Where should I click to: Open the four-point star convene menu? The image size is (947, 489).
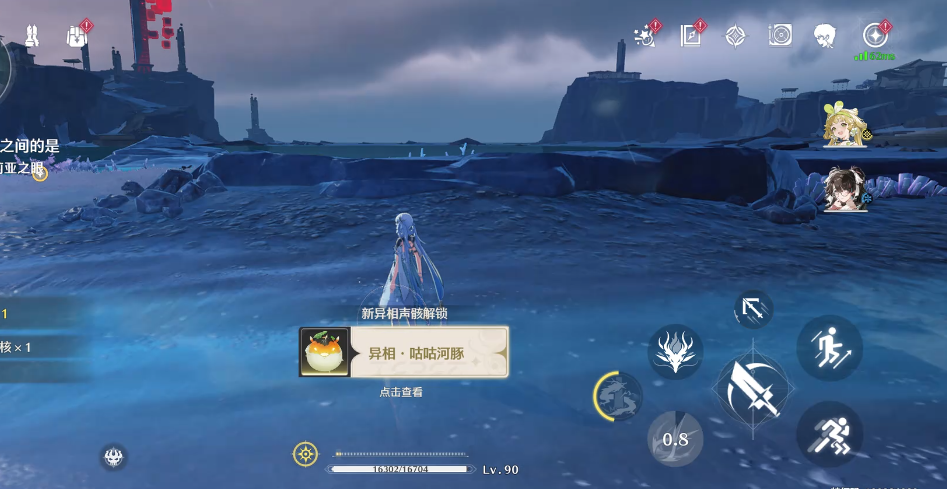(x=735, y=36)
